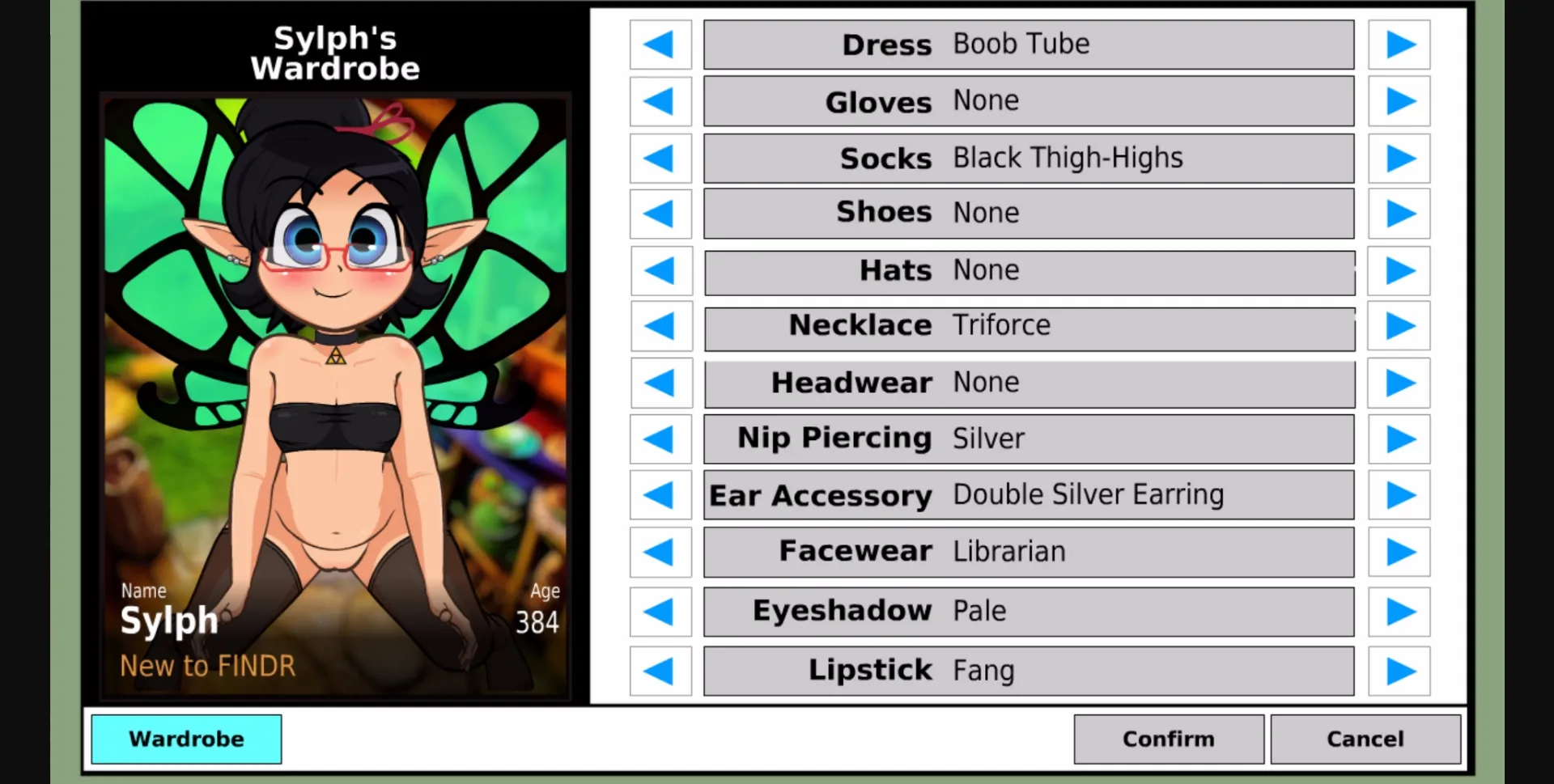
Task: Confirm the wardrobe changes
Action: (x=1168, y=739)
